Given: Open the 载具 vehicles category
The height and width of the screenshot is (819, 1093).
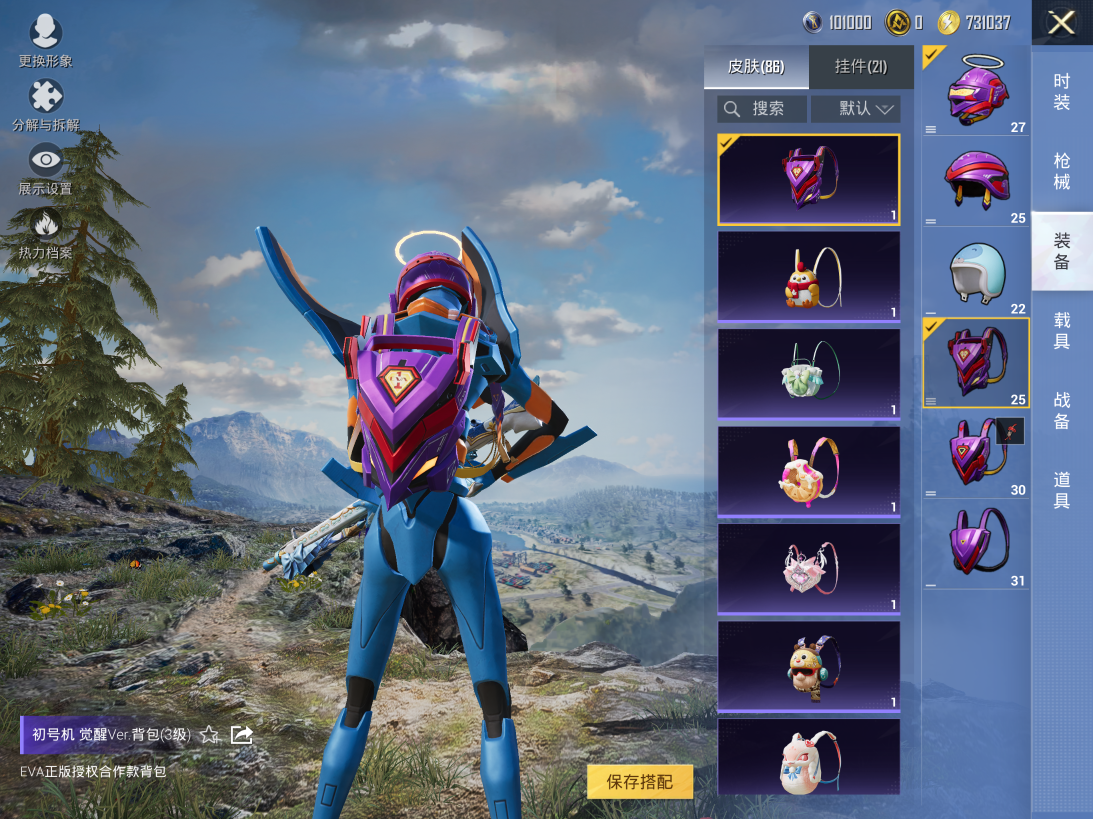Looking at the screenshot, I should (x=1062, y=331).
